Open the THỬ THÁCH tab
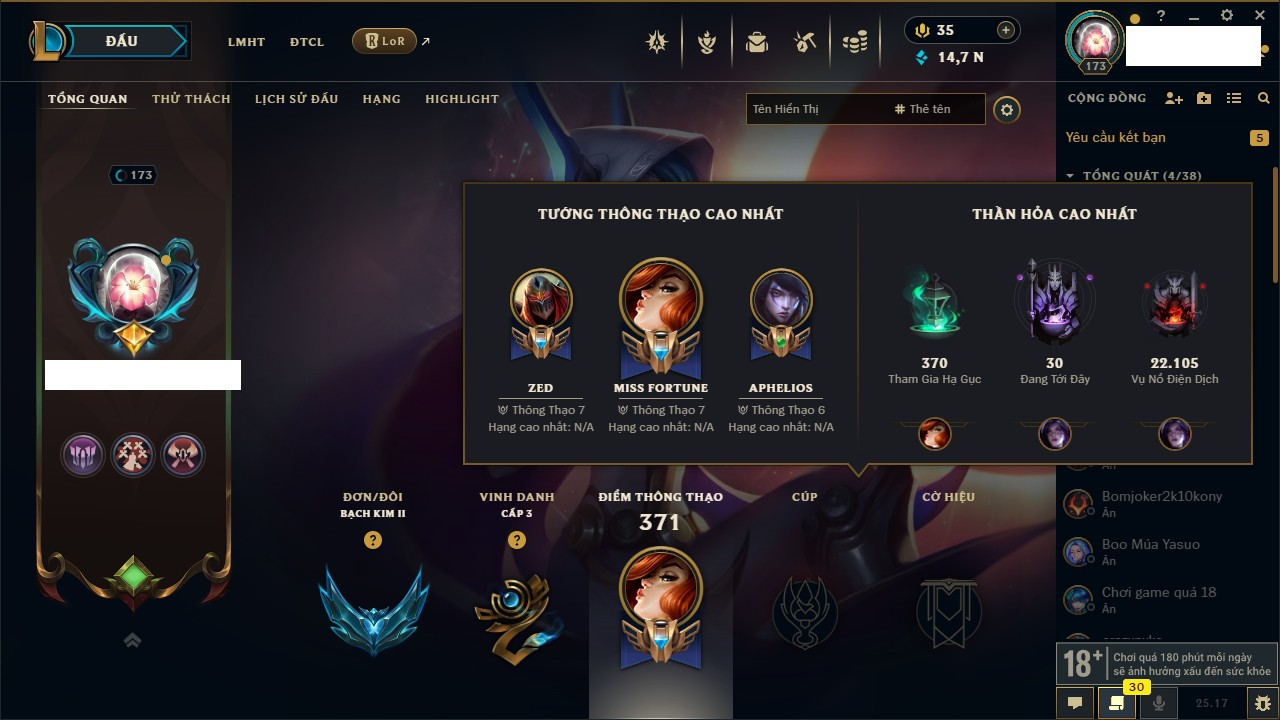 (x=191, y=99)
